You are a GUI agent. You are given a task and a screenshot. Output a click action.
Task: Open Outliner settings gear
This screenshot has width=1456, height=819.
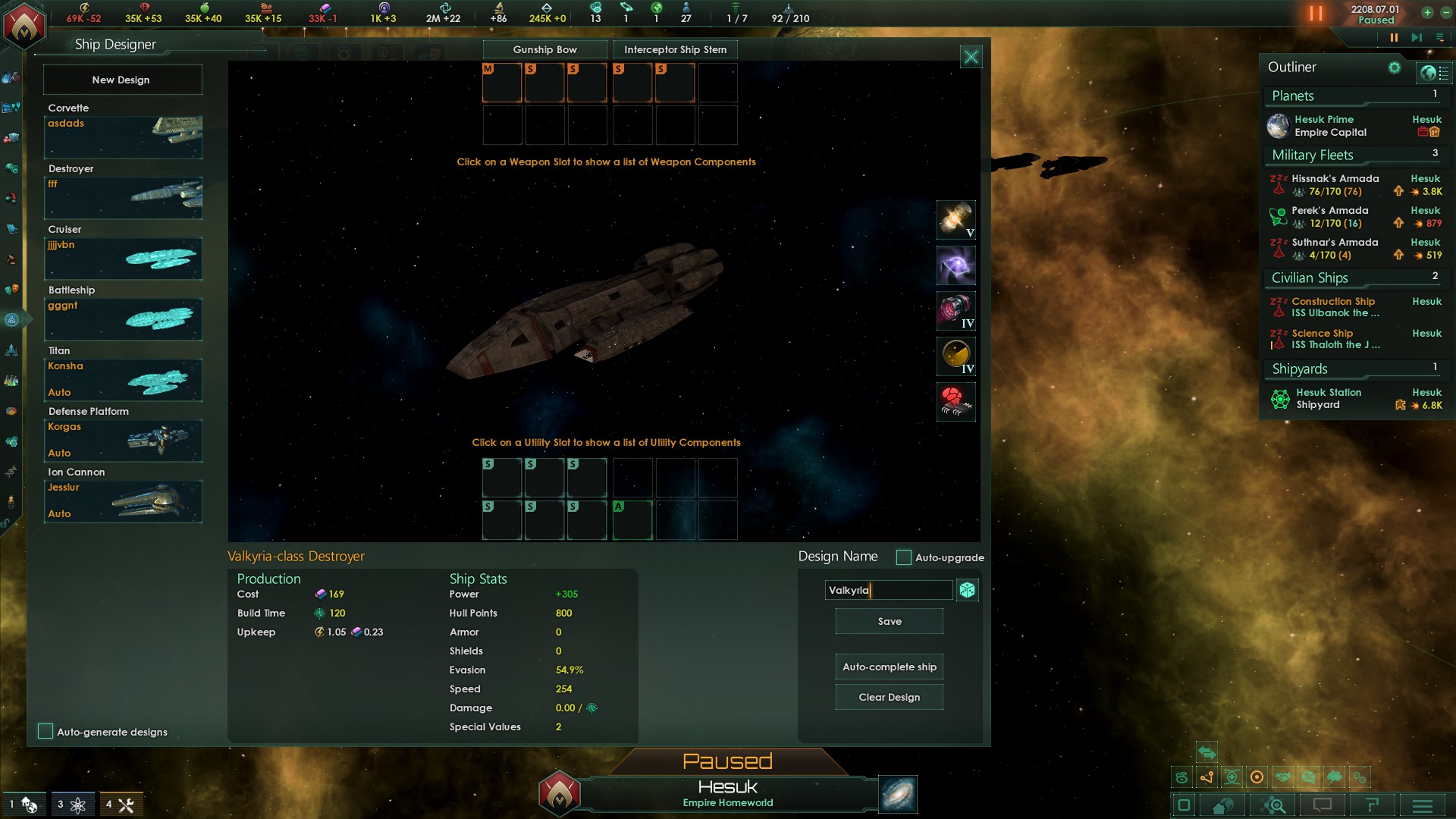click(1394, 67)
